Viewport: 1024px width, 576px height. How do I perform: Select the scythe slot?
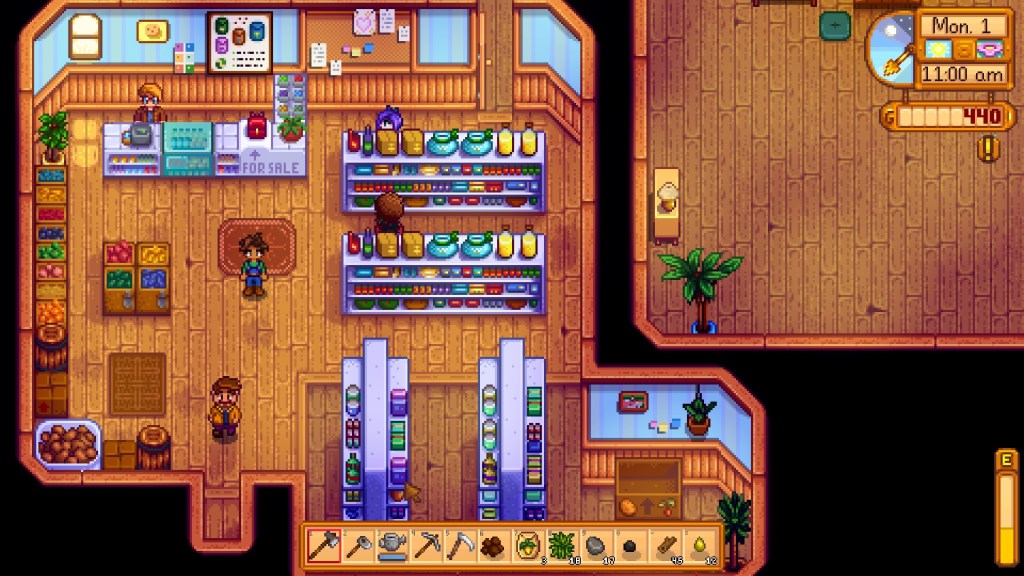click(460, 546)
